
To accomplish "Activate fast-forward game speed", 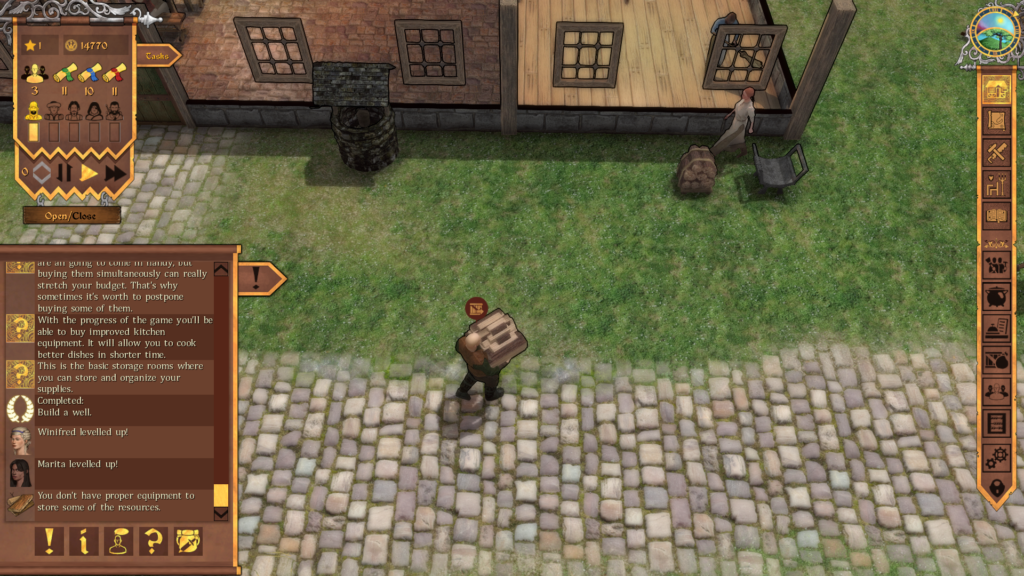I will coord(116,173).
